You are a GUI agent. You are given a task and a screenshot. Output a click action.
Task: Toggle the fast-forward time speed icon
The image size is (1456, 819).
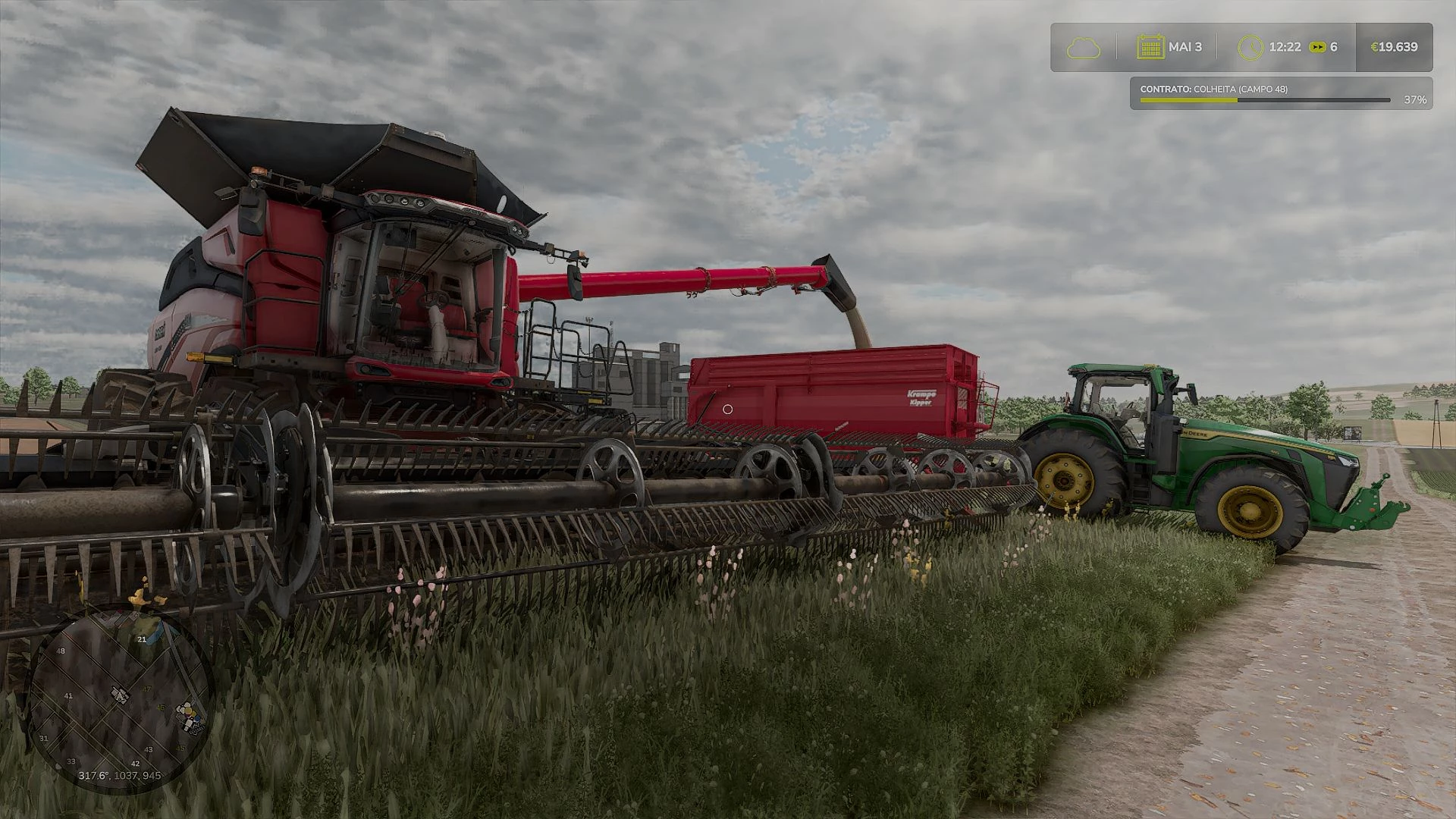[x=1318, y=47]
